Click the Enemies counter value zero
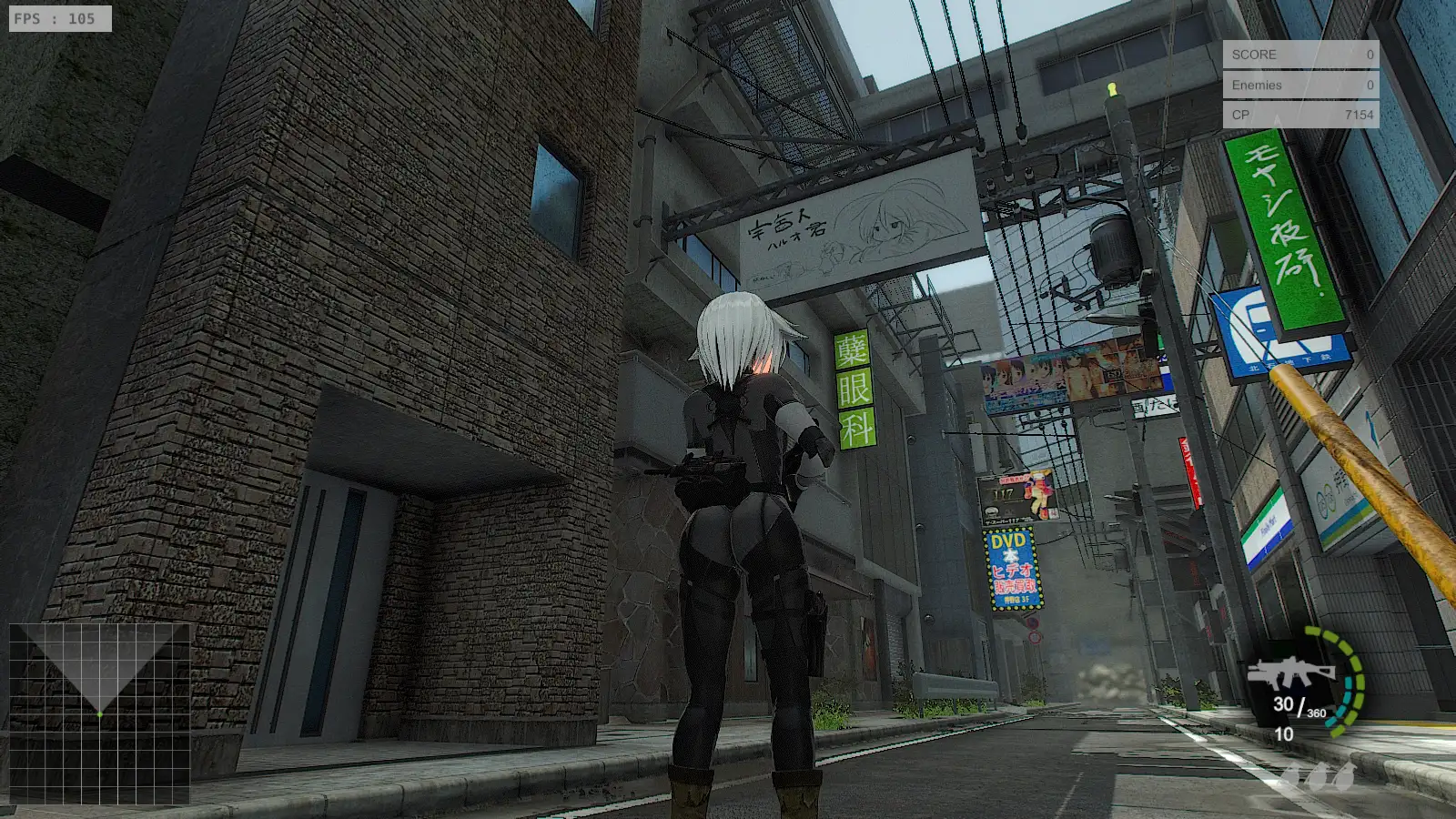This screenshot has height=819, width=1456. [x=1369, y=86]
